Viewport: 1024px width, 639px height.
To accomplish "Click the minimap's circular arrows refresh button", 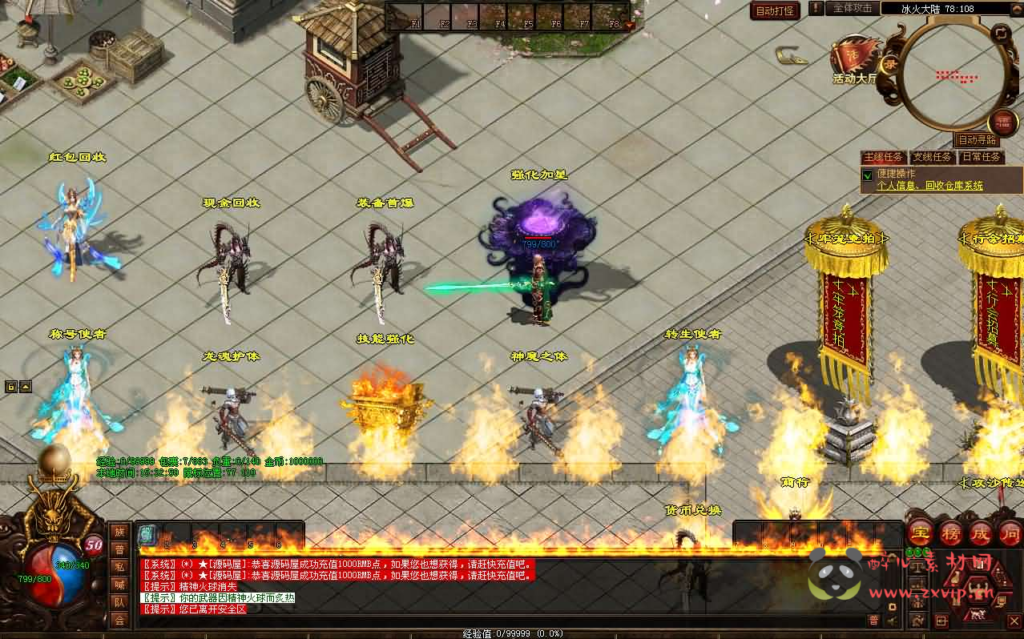I will click(1001, 33).
